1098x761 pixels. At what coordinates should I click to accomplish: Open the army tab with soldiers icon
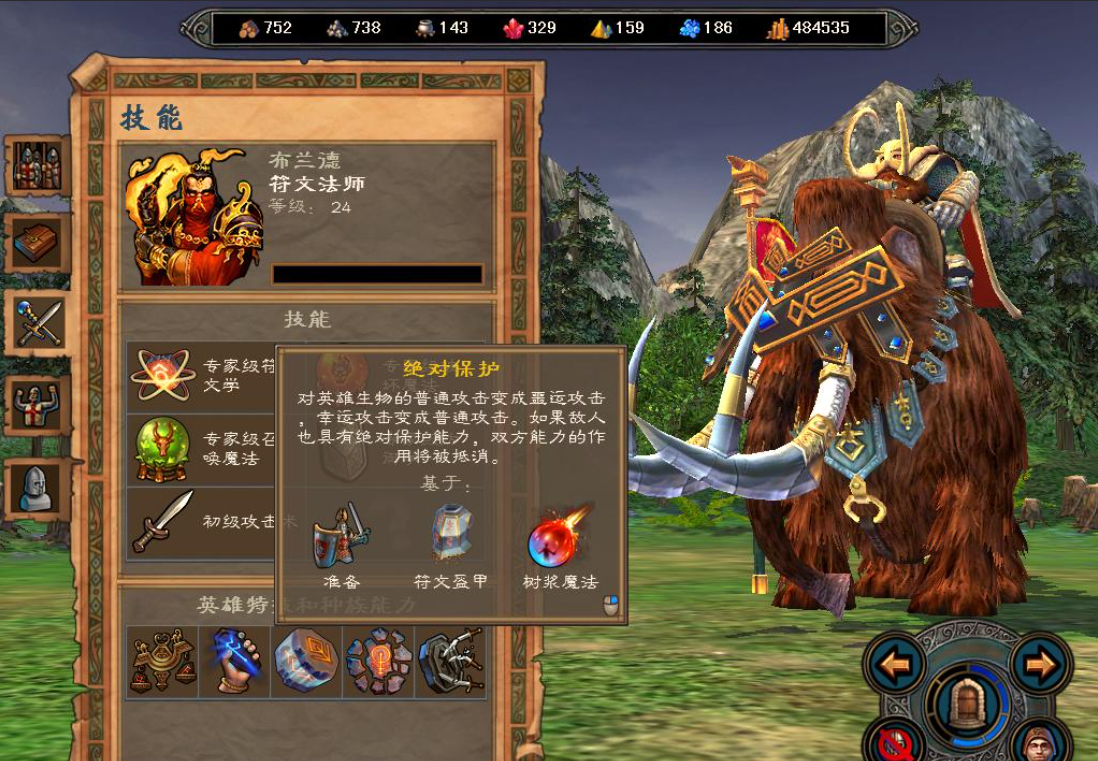pos(38,166)
